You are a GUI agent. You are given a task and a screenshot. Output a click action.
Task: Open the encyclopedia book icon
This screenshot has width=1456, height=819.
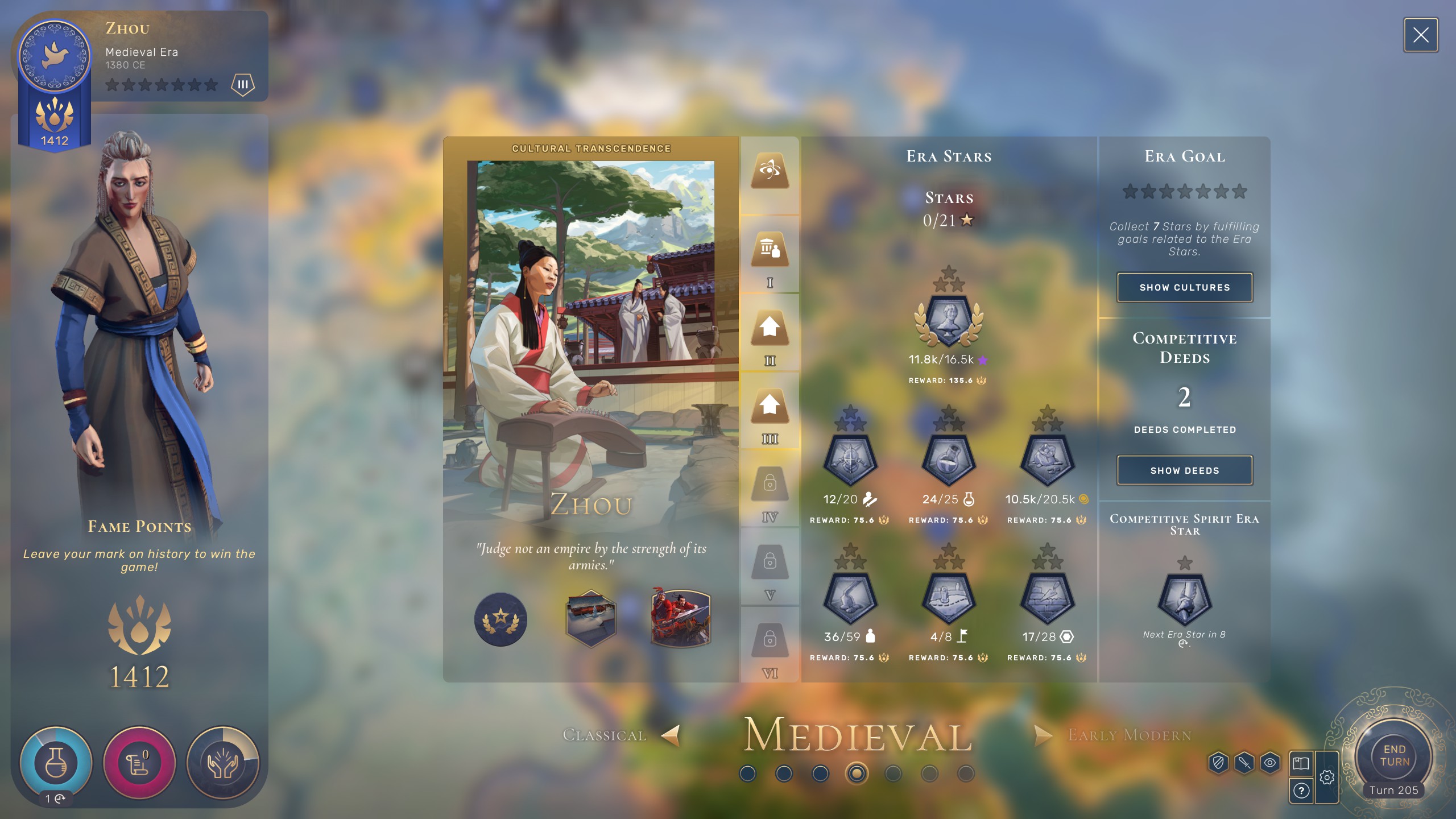tap(1301, 763)
